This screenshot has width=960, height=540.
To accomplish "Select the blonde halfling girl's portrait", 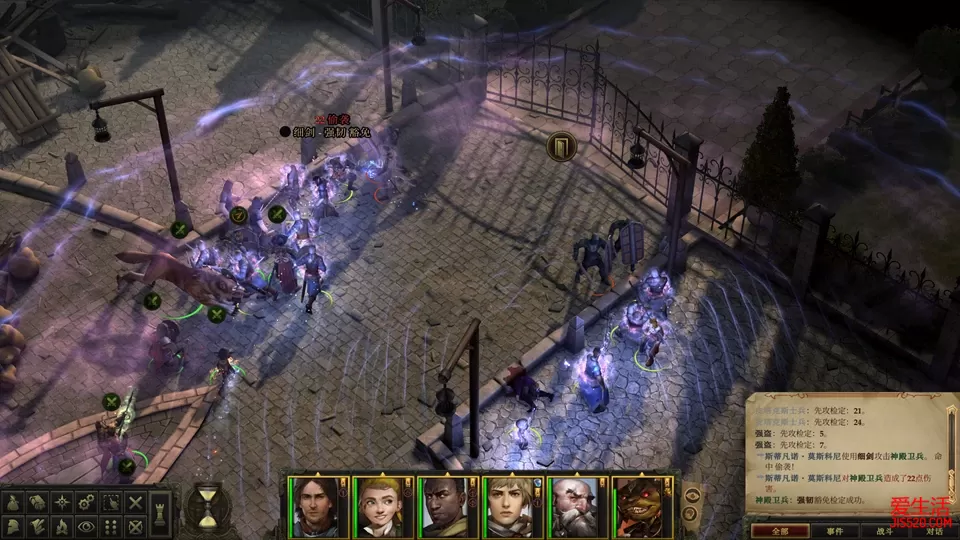I will pyautogui.click(x=375, y=506).
